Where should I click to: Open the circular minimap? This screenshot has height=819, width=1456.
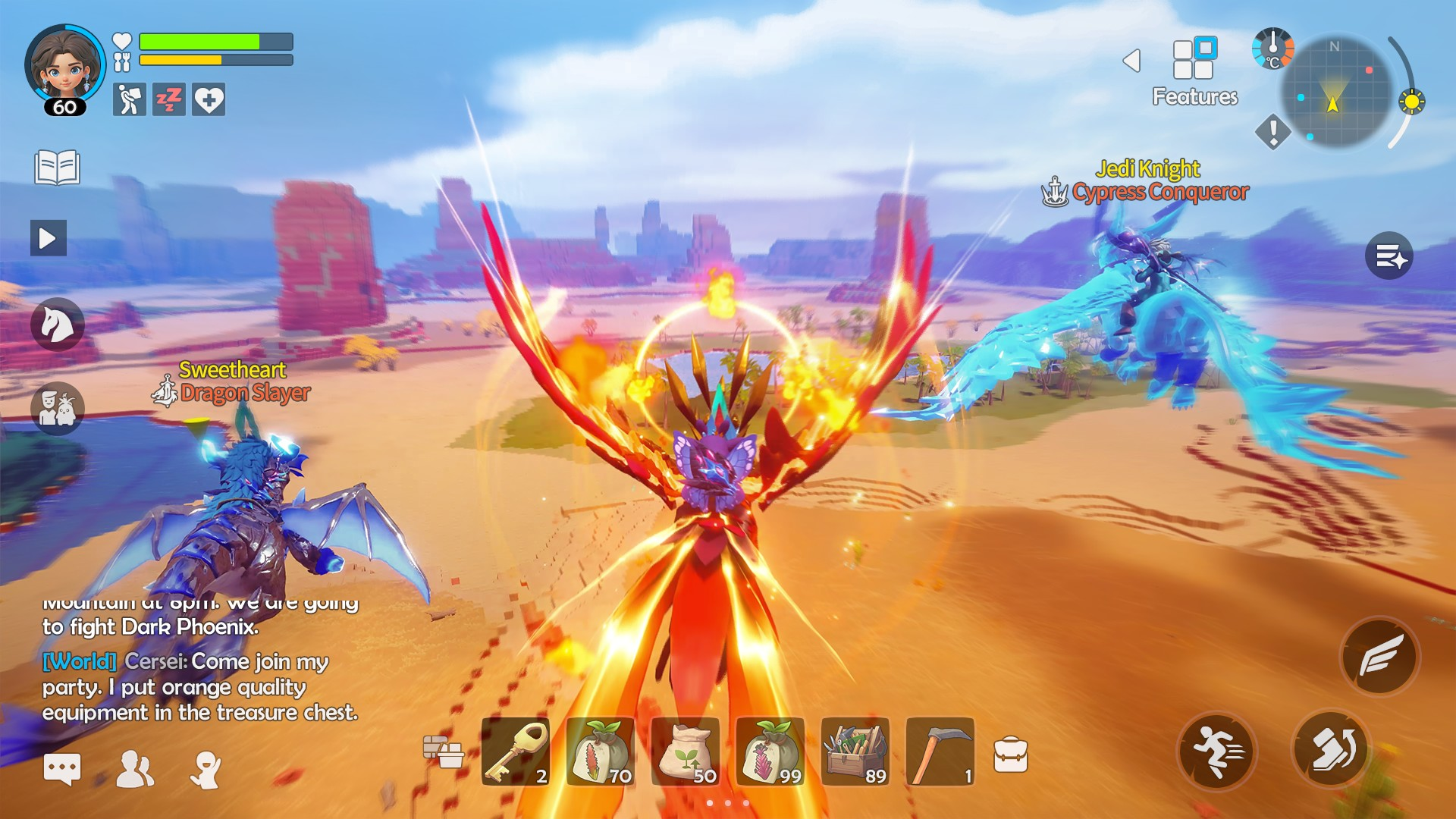[x=1336, y=93]
